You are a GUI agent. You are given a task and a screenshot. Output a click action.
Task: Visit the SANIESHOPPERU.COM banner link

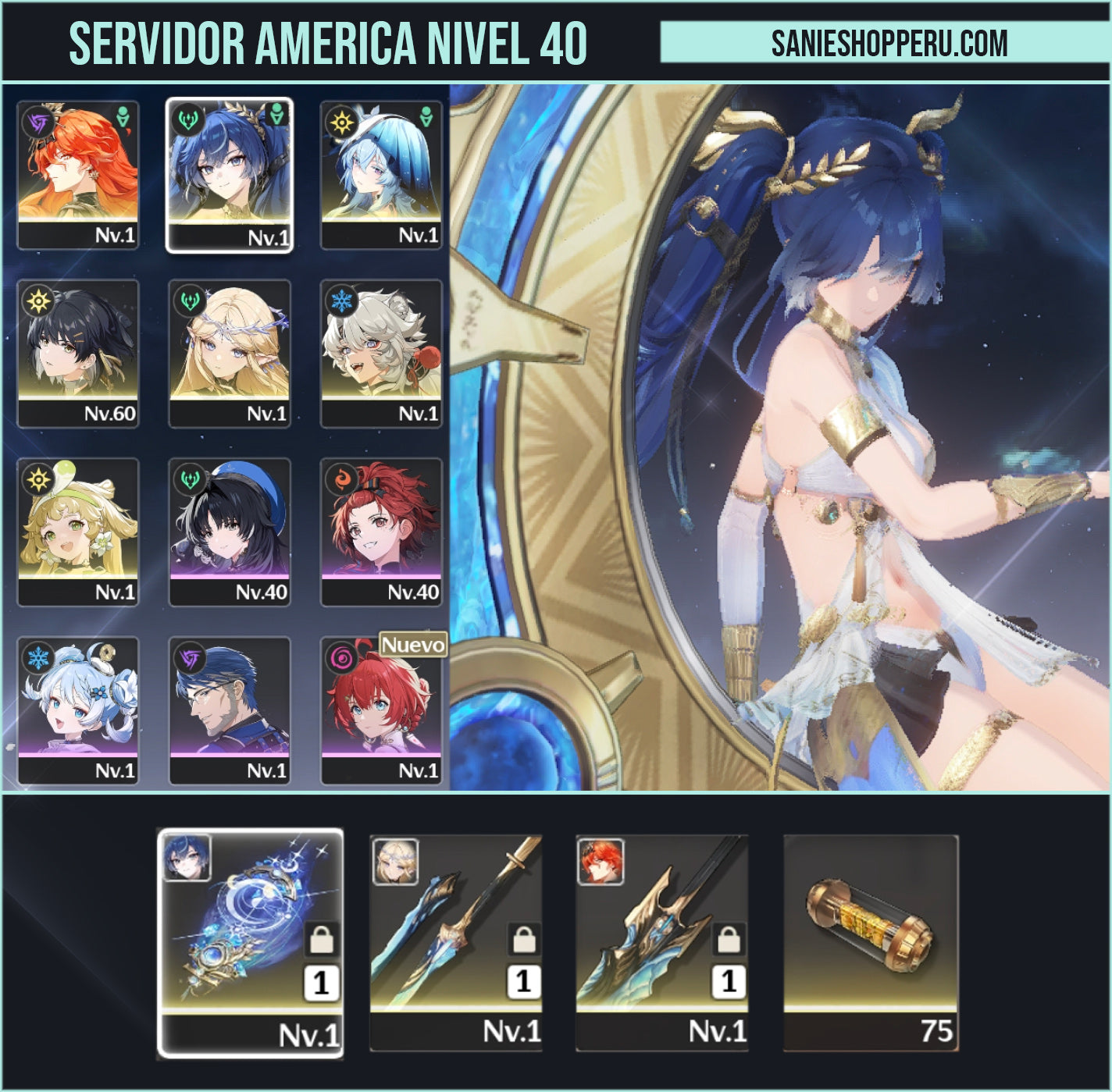889,43
